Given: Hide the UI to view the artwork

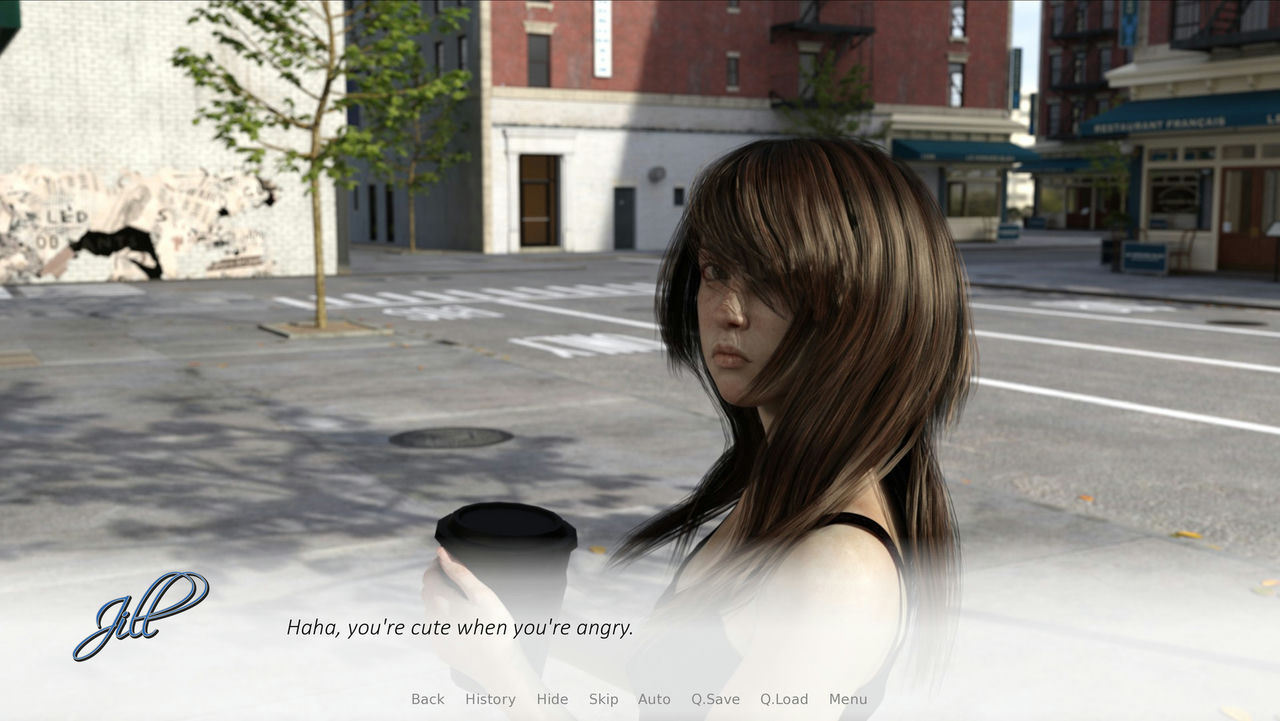Looking at the screenshot, I should click(x=552, y=699).
